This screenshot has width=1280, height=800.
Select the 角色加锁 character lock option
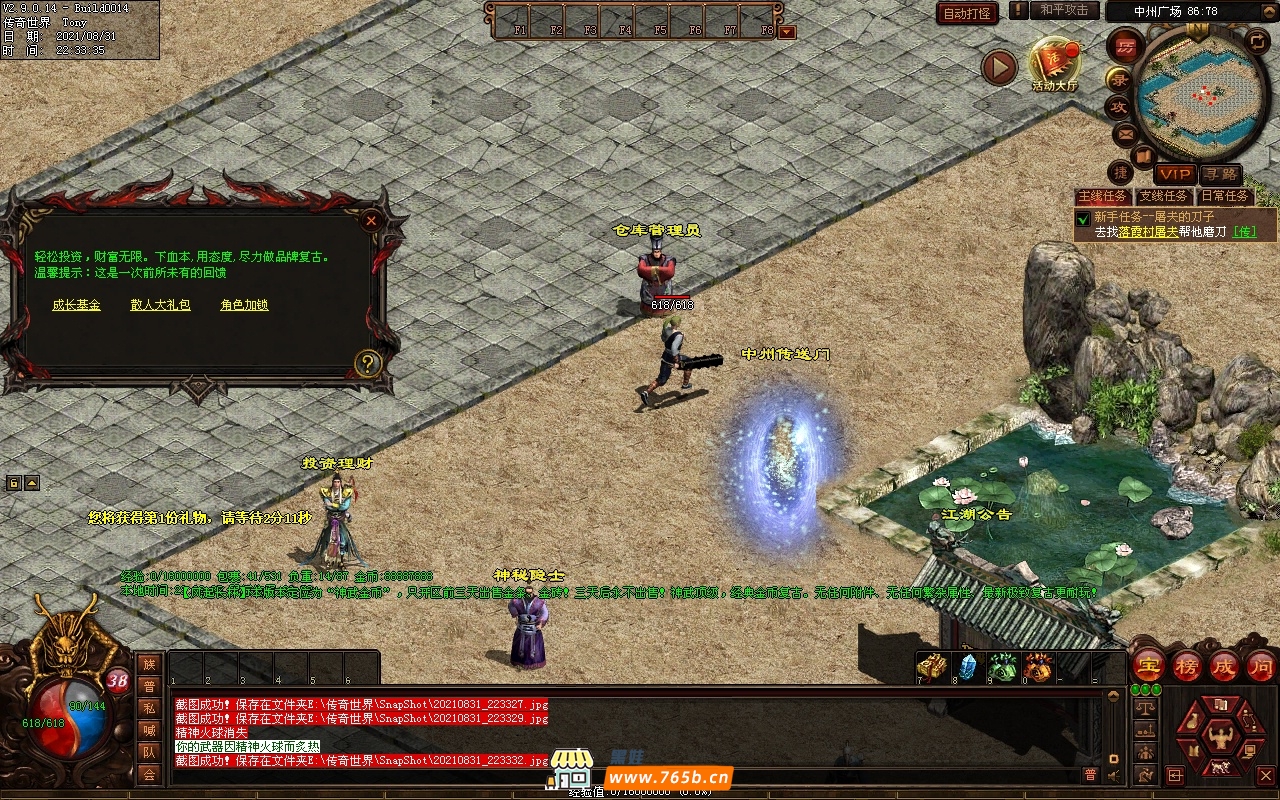[x=244, y=305]
